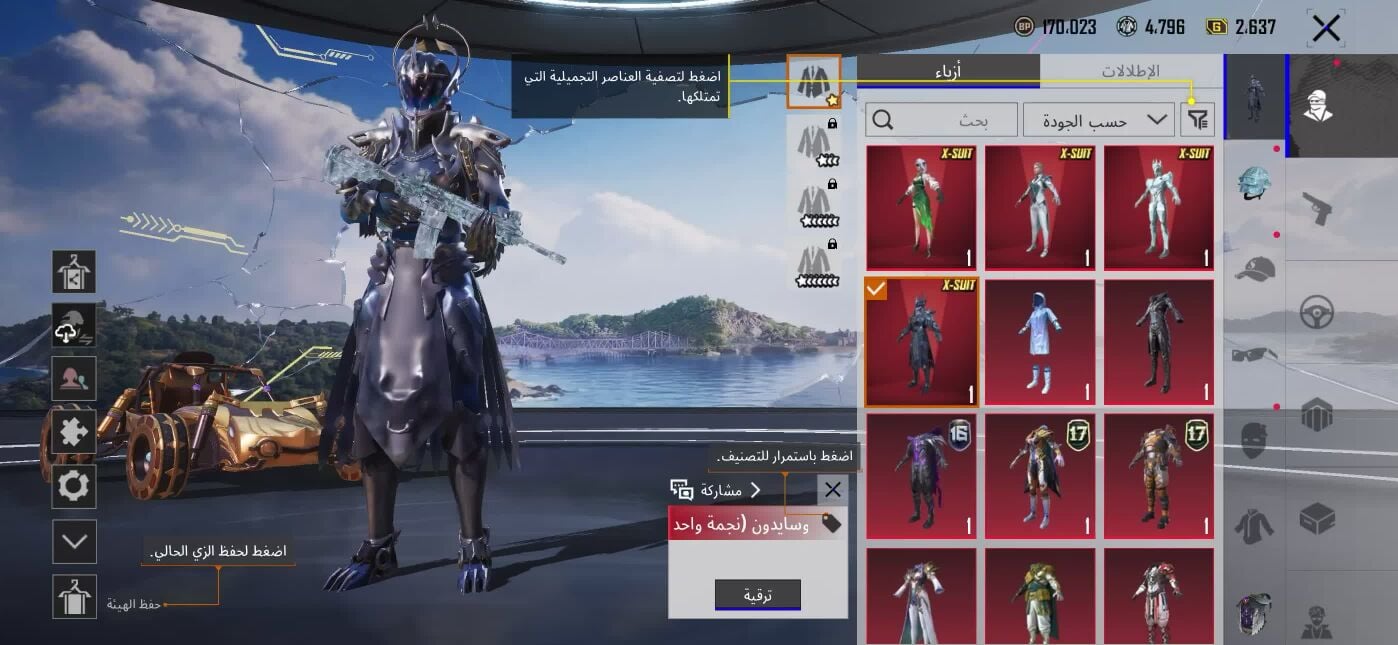
Task: Select the black armor suit thumbnail
Action: click(1159, 342)
